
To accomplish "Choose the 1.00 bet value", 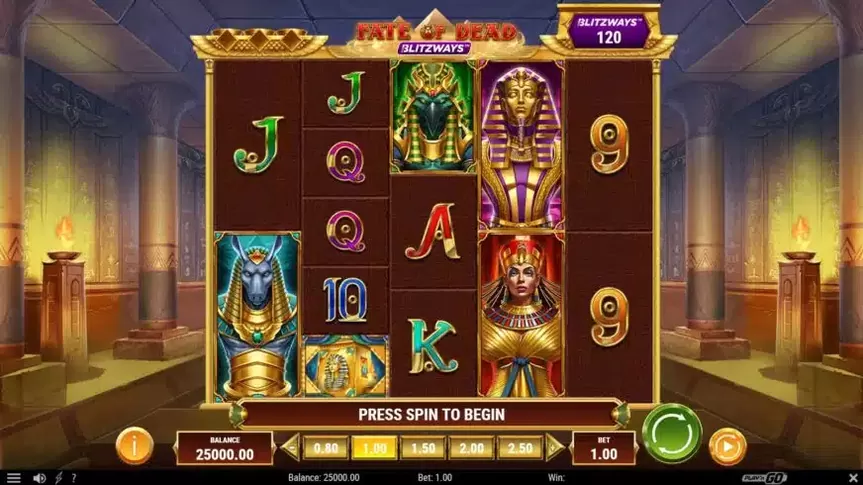I will [374, 448].
